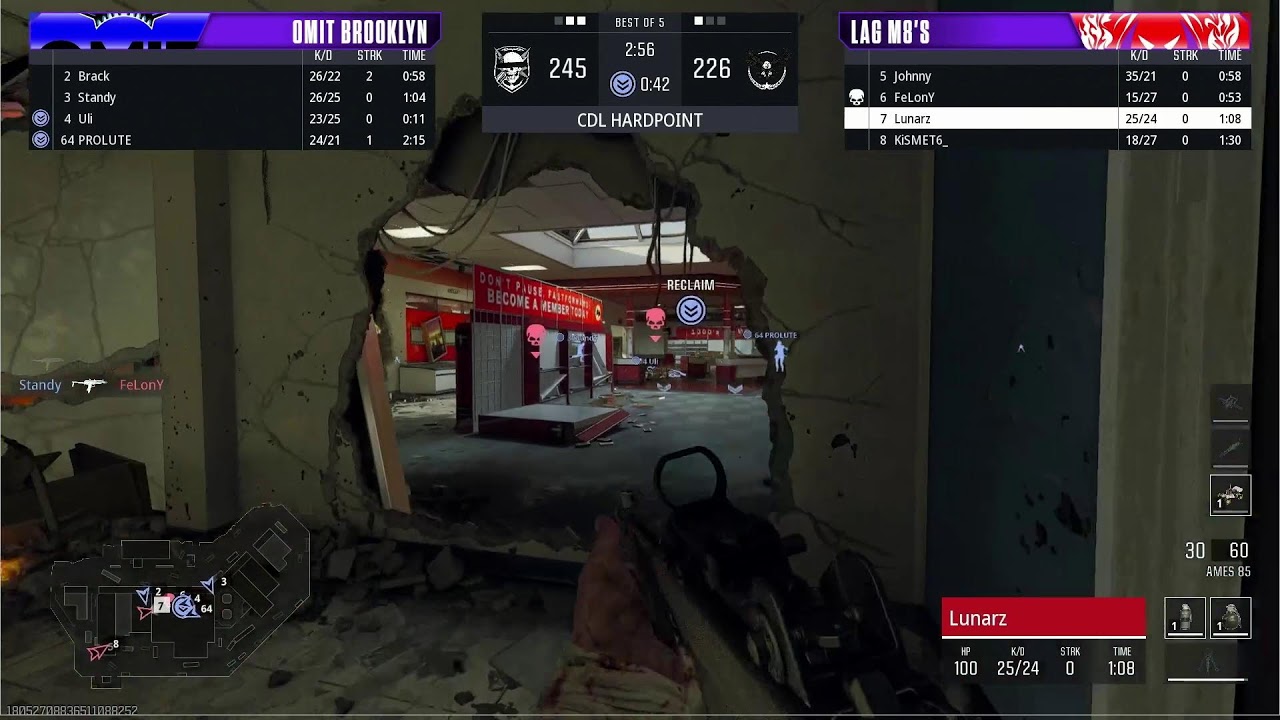Select the RECLAIM hardpoint objective marker

point(690,310)
